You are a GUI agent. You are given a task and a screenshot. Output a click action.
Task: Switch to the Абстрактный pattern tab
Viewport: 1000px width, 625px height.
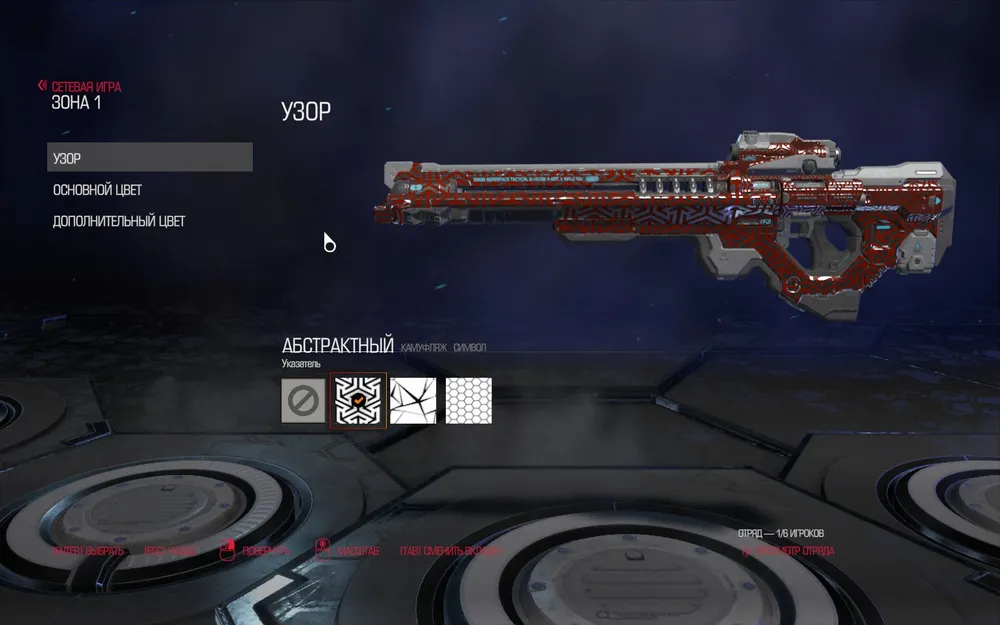click(338, 346)
